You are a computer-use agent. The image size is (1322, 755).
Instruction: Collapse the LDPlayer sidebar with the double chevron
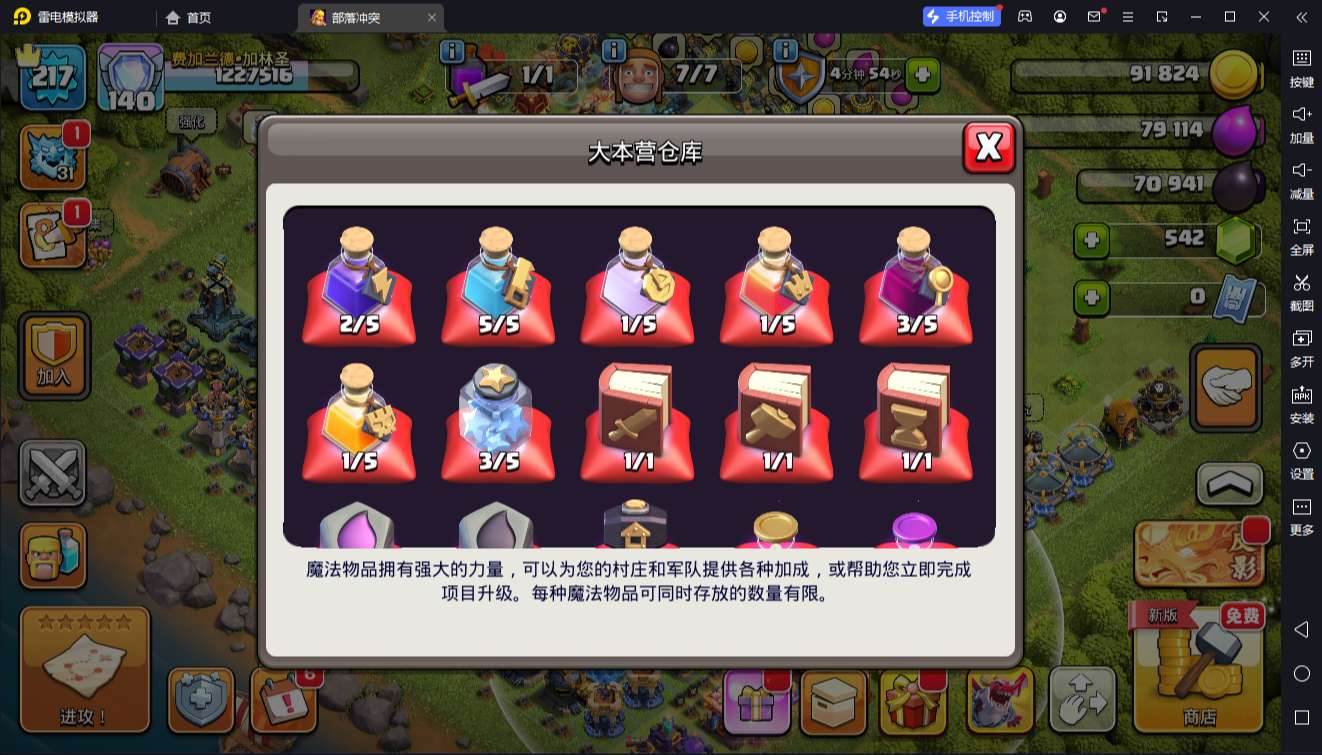1299,17
